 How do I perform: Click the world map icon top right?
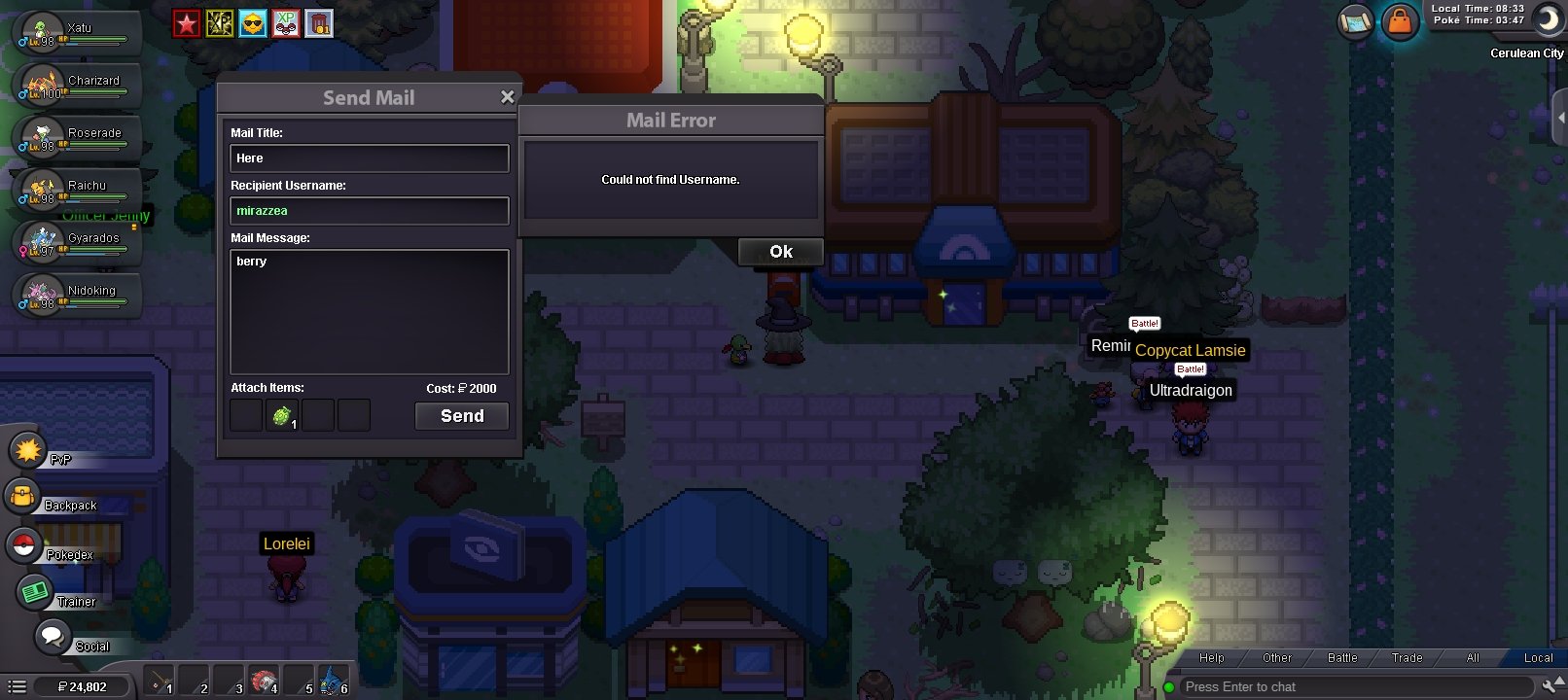tap(1354, 21)
